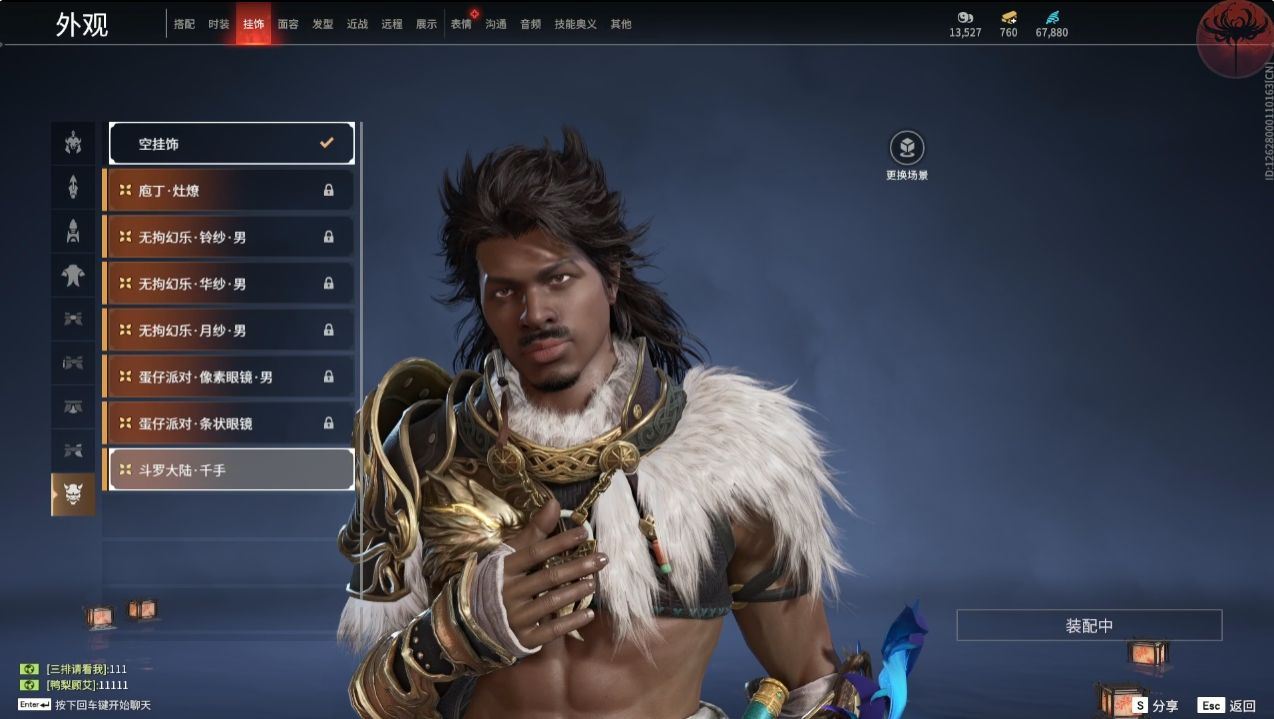This screenshot has width=1274, height=719.
Task: Select the 庖丁·灶燎 accessory
Action: pos(229,190)
